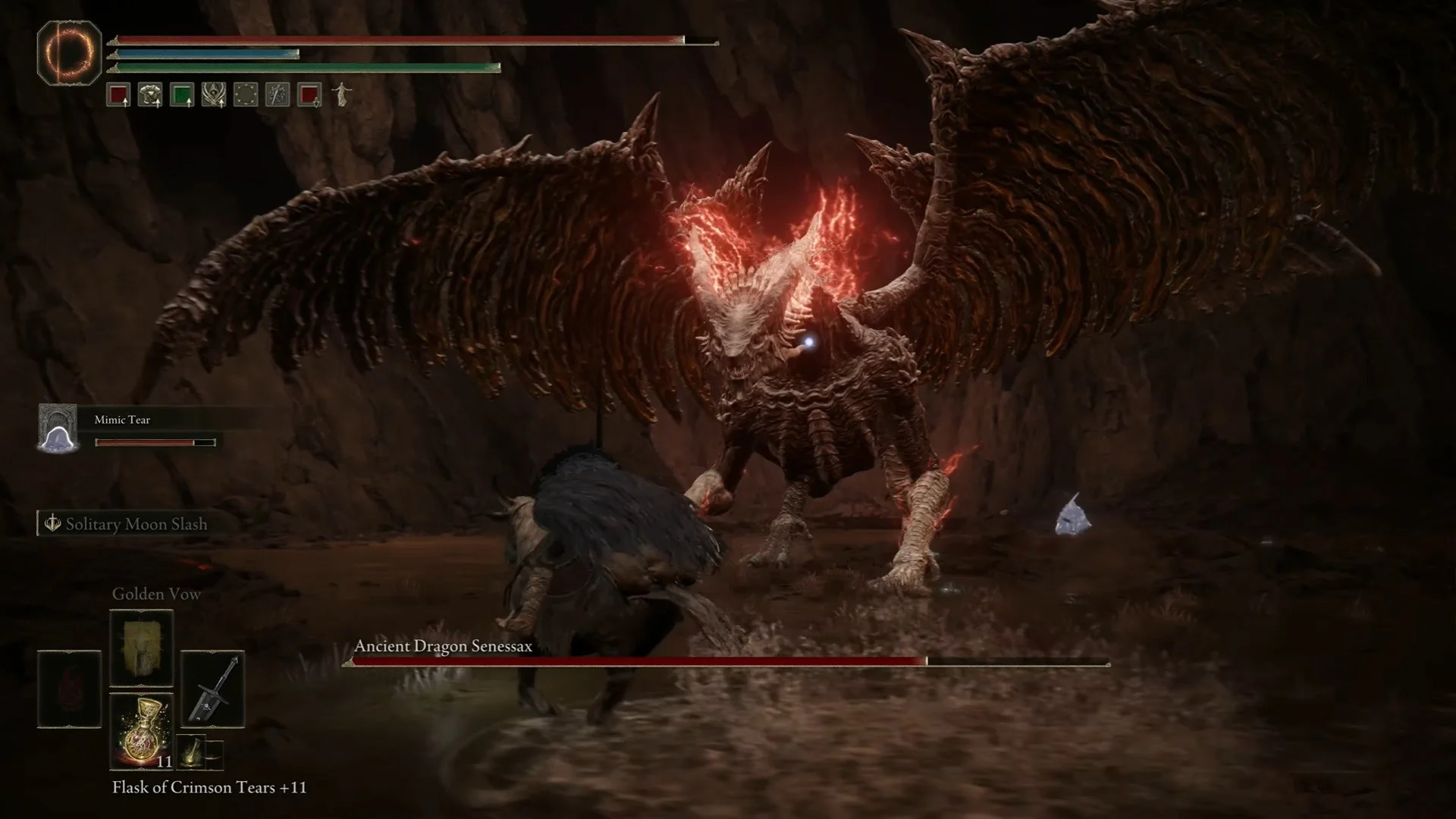The height and width of the screenshot is (819, 1456).
Task: Use the Flask of Crimson Tears slot
Action: point(142,730)
